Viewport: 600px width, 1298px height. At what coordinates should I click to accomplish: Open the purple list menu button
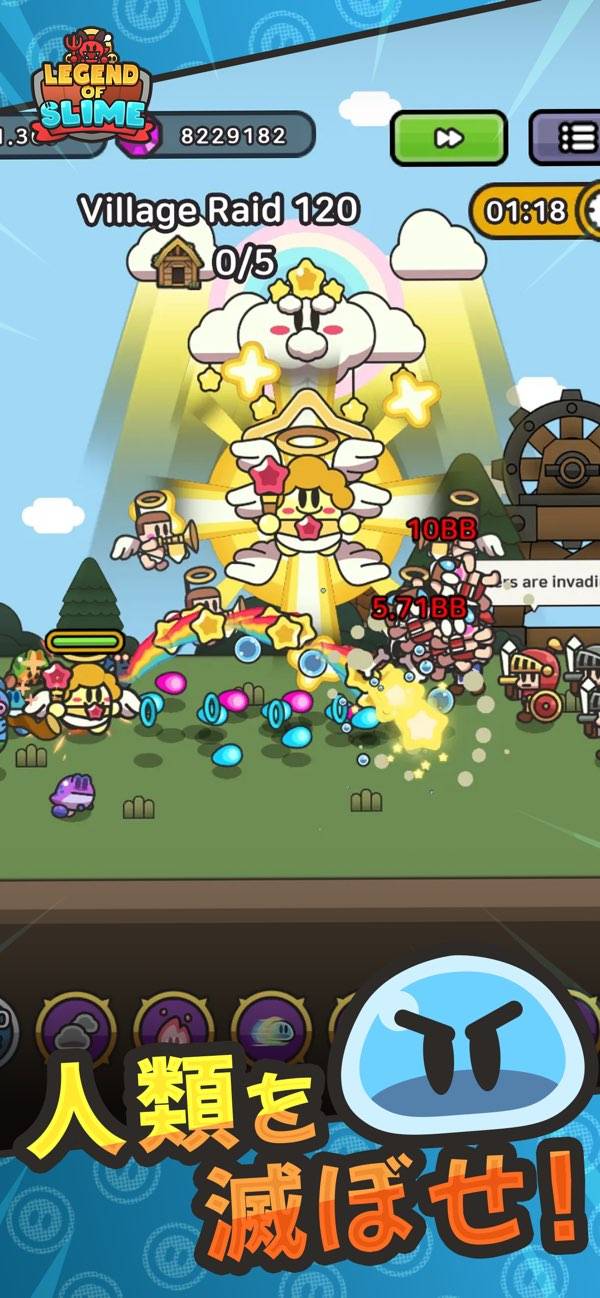(567, 137)
